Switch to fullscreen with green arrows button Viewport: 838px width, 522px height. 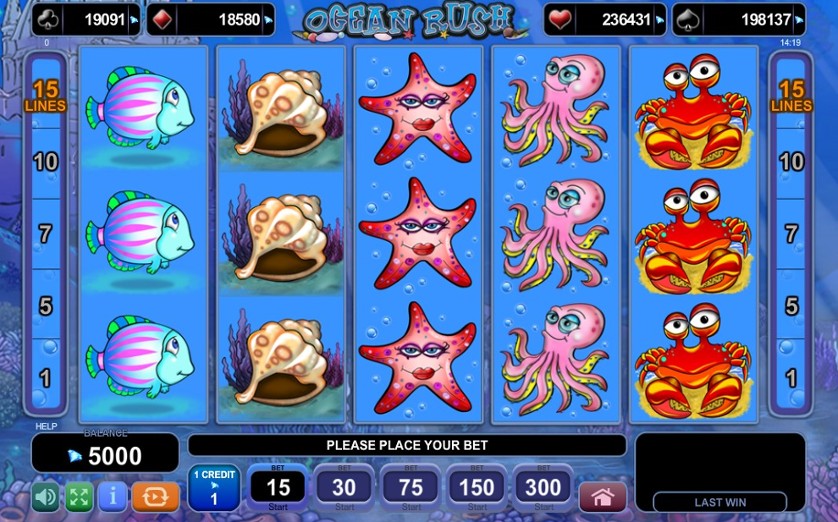click(79, 497)
